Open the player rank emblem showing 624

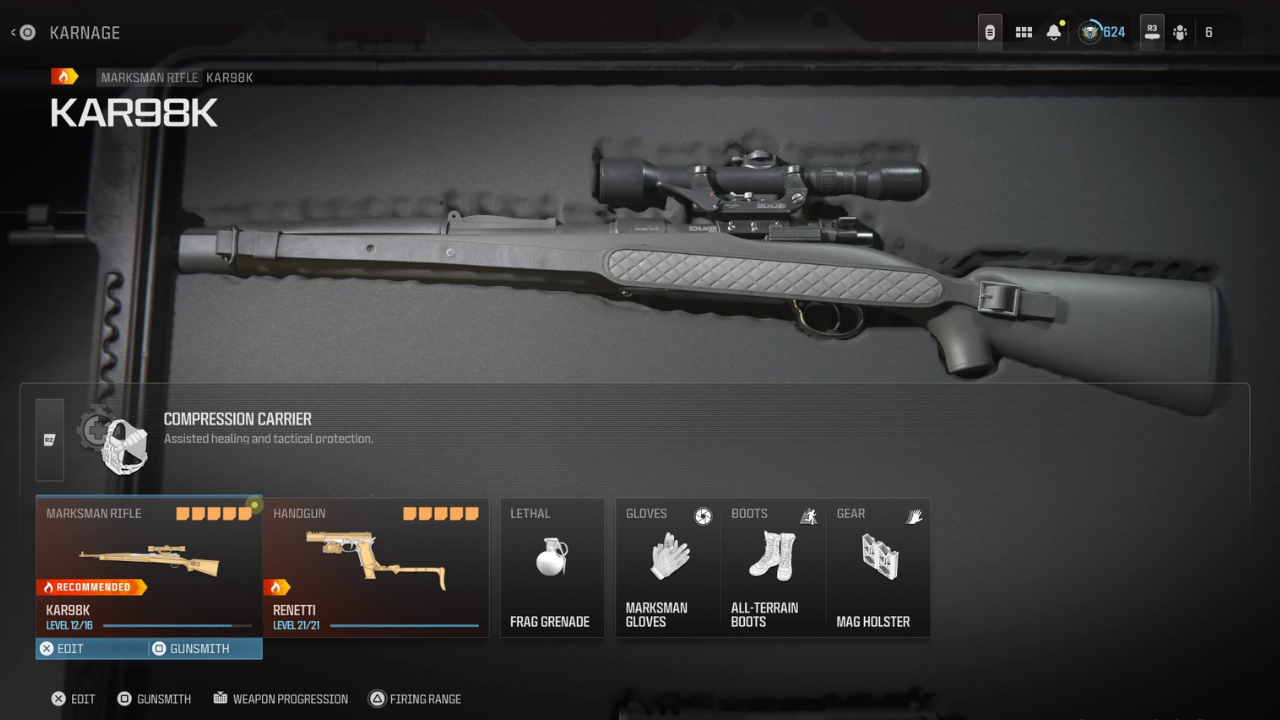pyautogui.click(x=1090, y=31)
